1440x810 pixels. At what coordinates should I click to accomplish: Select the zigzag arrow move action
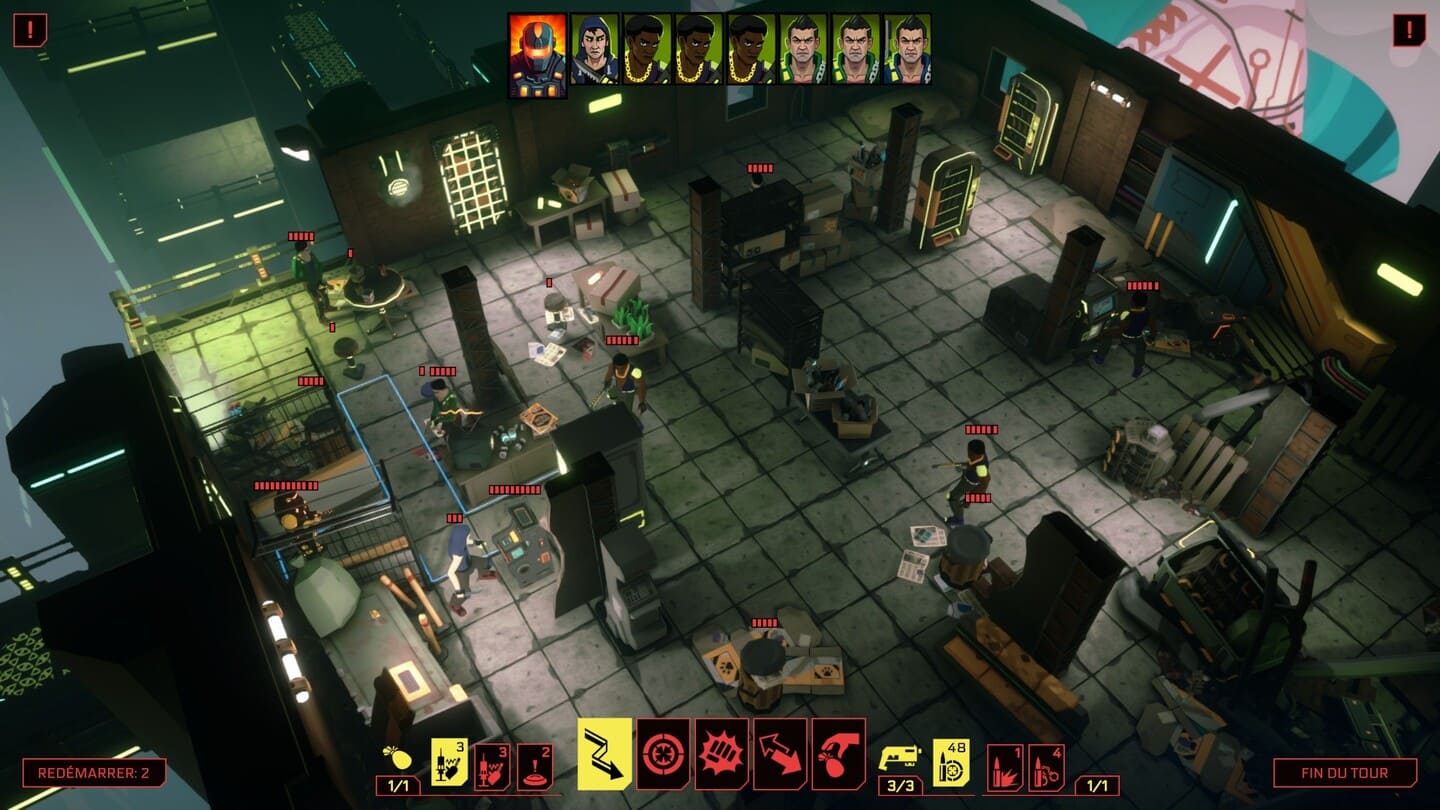pyautogui.click(x=605, y=754)
